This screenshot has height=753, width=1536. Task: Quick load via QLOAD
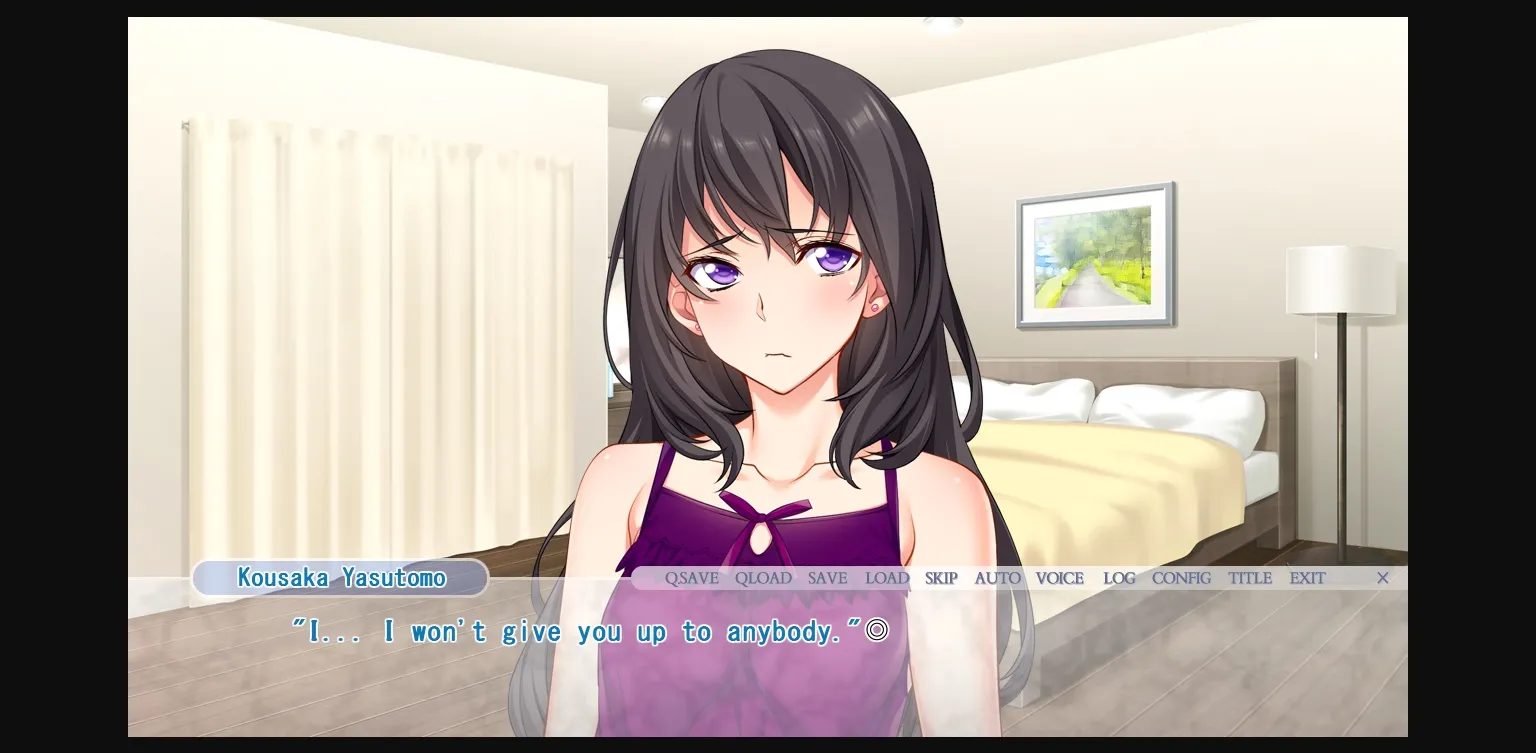[x=763, y=578]
